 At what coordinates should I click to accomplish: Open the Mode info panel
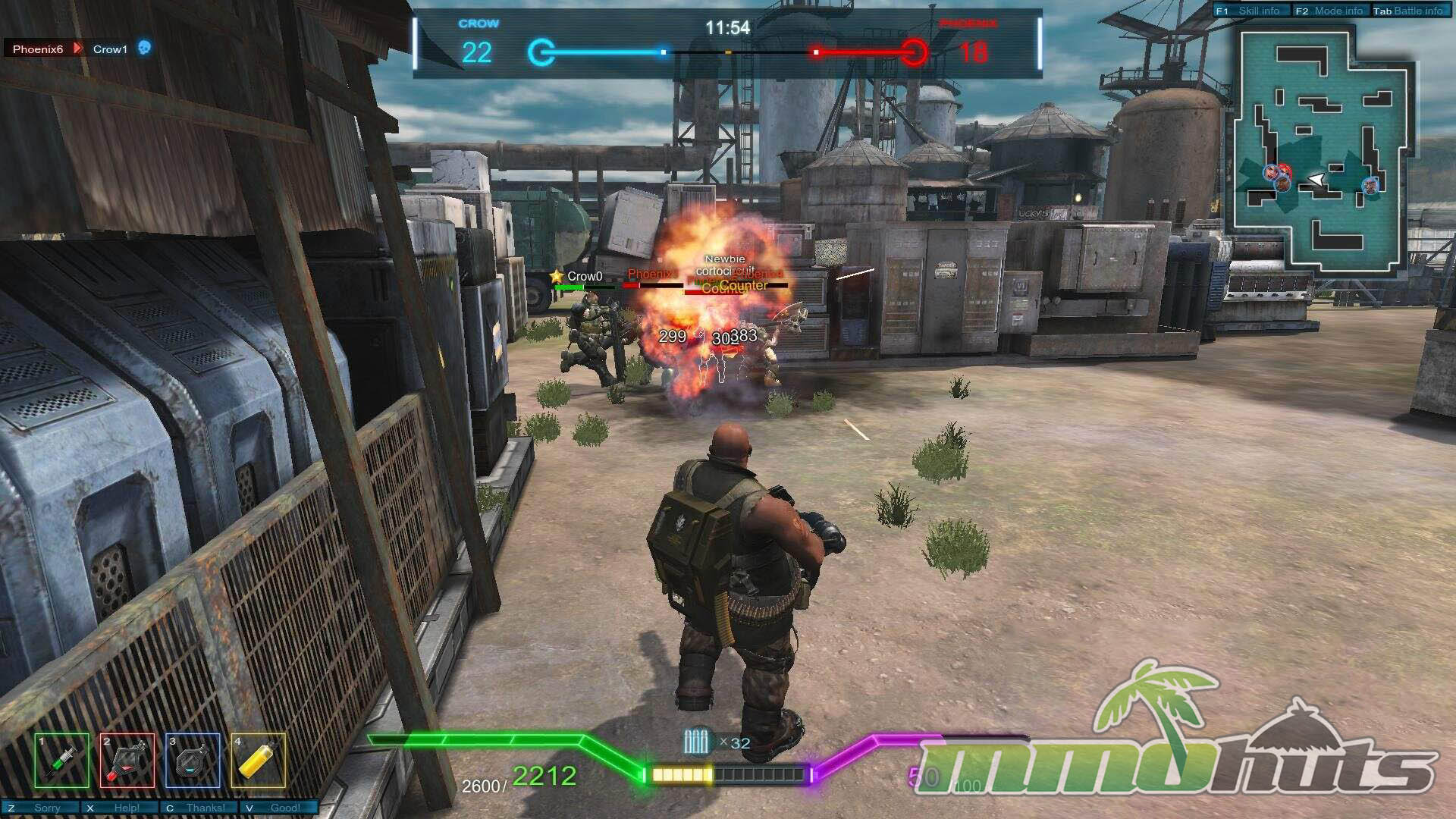coord(1329,11)
